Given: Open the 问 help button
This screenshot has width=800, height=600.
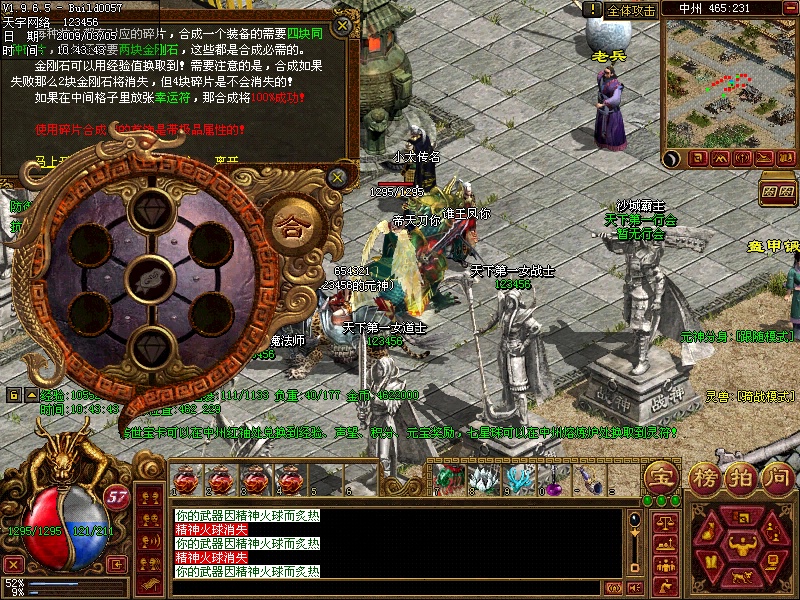Looking at the screenshot, I should coord(775,477).
